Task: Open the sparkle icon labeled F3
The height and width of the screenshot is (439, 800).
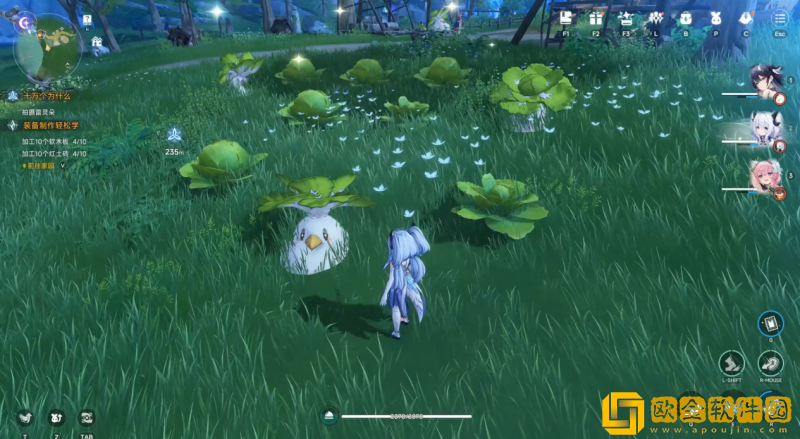Action: coord(626,18)
